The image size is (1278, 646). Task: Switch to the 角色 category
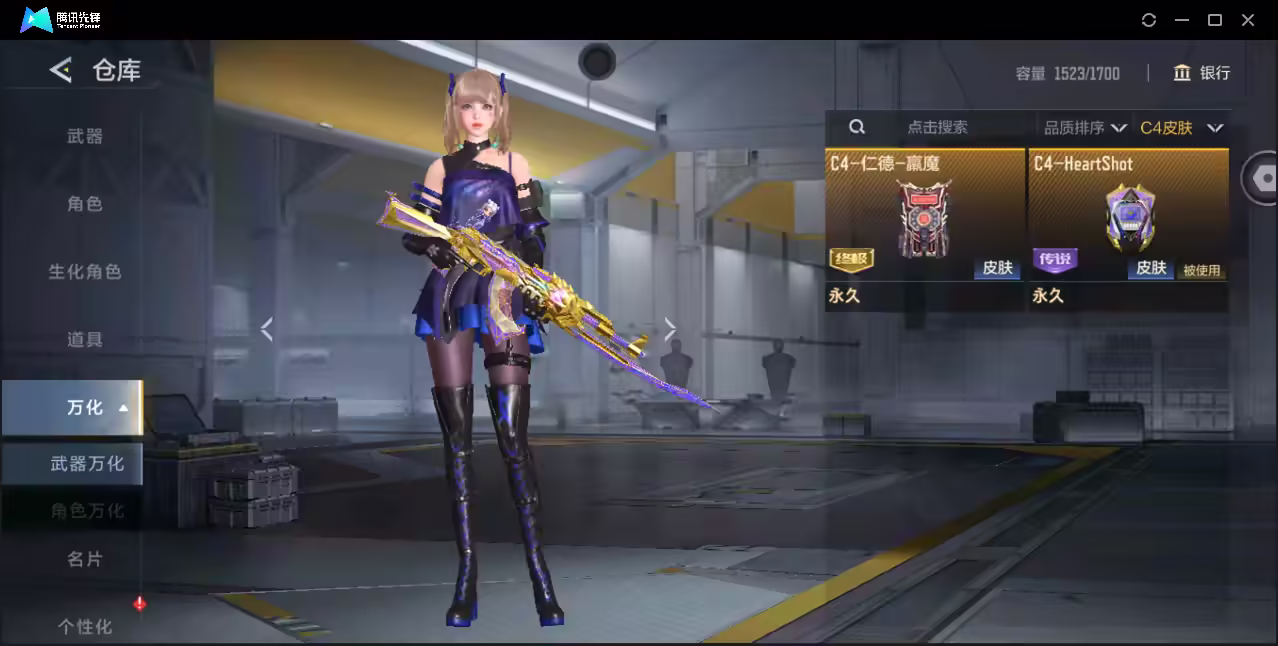click(x=85, y=204)
